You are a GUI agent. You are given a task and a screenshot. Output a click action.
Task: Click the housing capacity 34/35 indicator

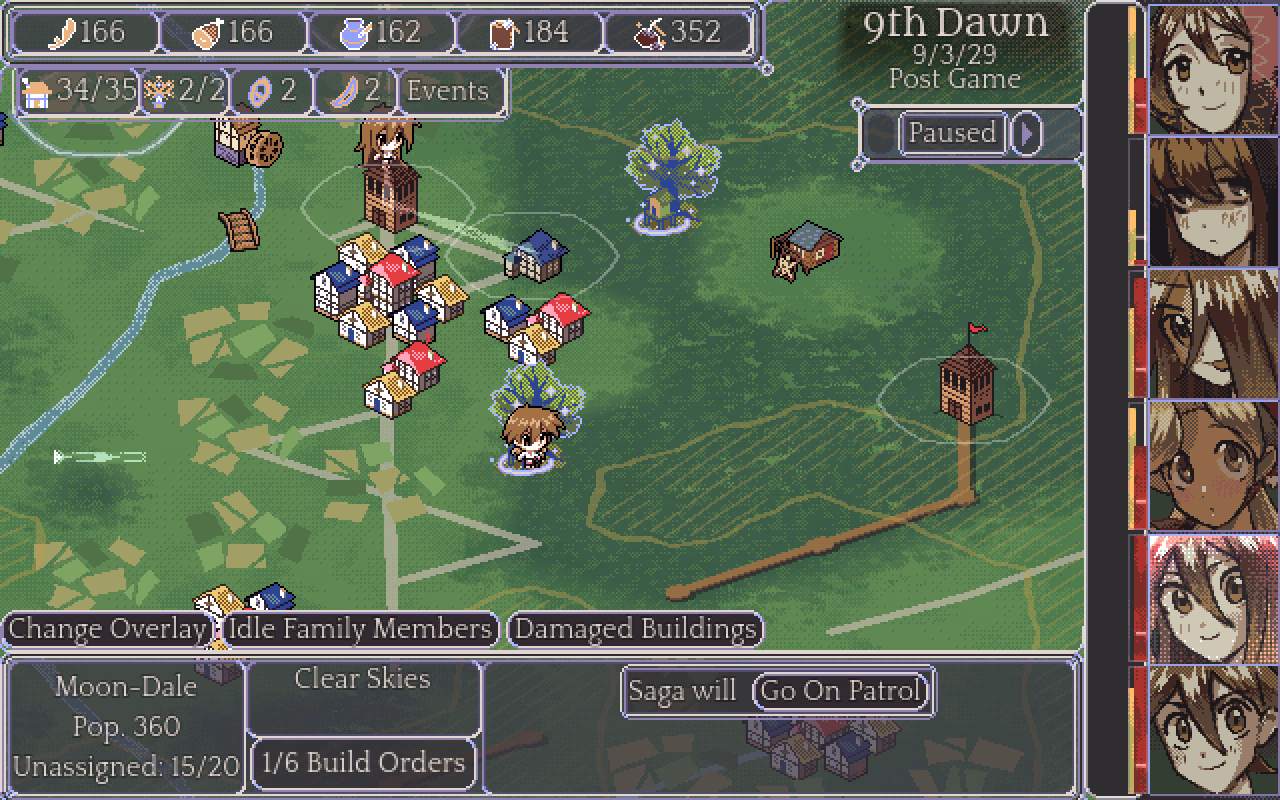[80, 91]
